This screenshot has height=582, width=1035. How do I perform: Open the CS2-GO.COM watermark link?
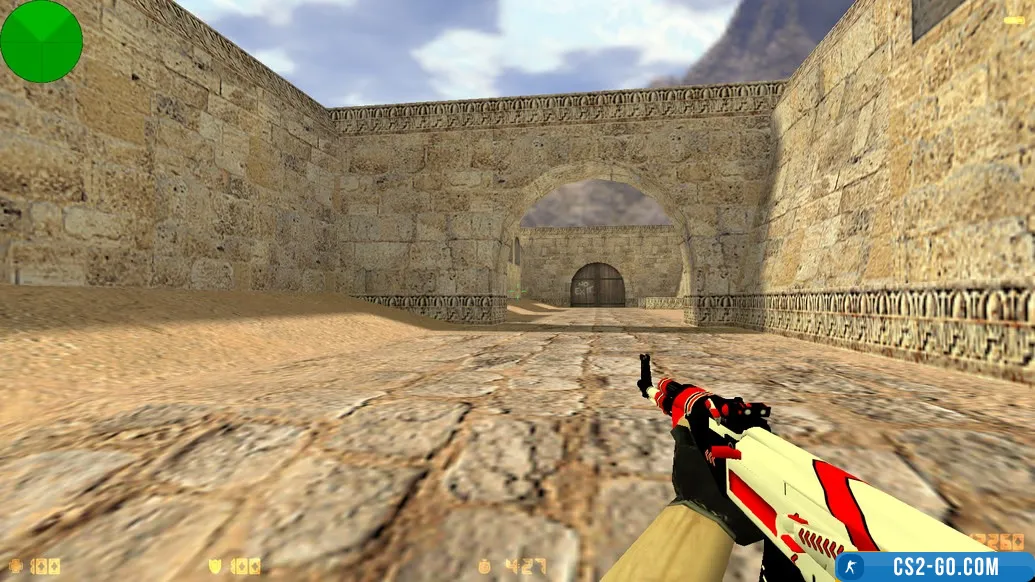click(934, 566)
